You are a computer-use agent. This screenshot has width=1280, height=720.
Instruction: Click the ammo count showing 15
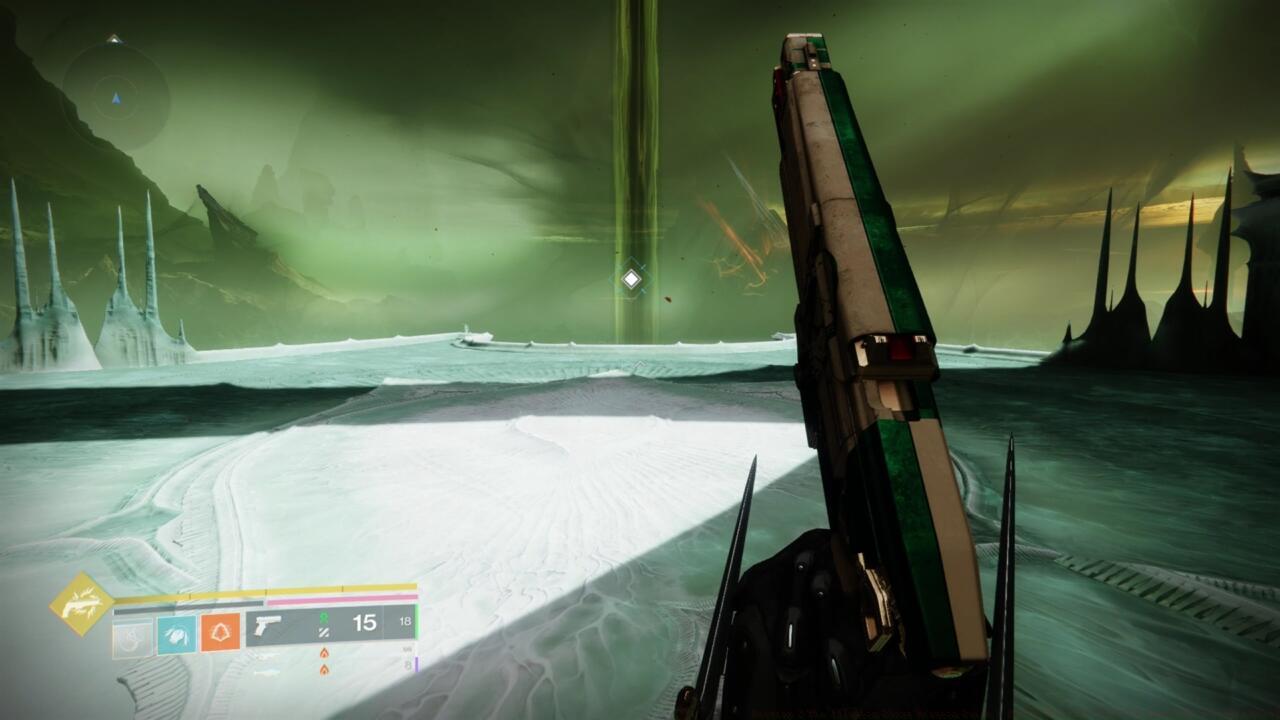pyautogui.click(x=365, y=623)
